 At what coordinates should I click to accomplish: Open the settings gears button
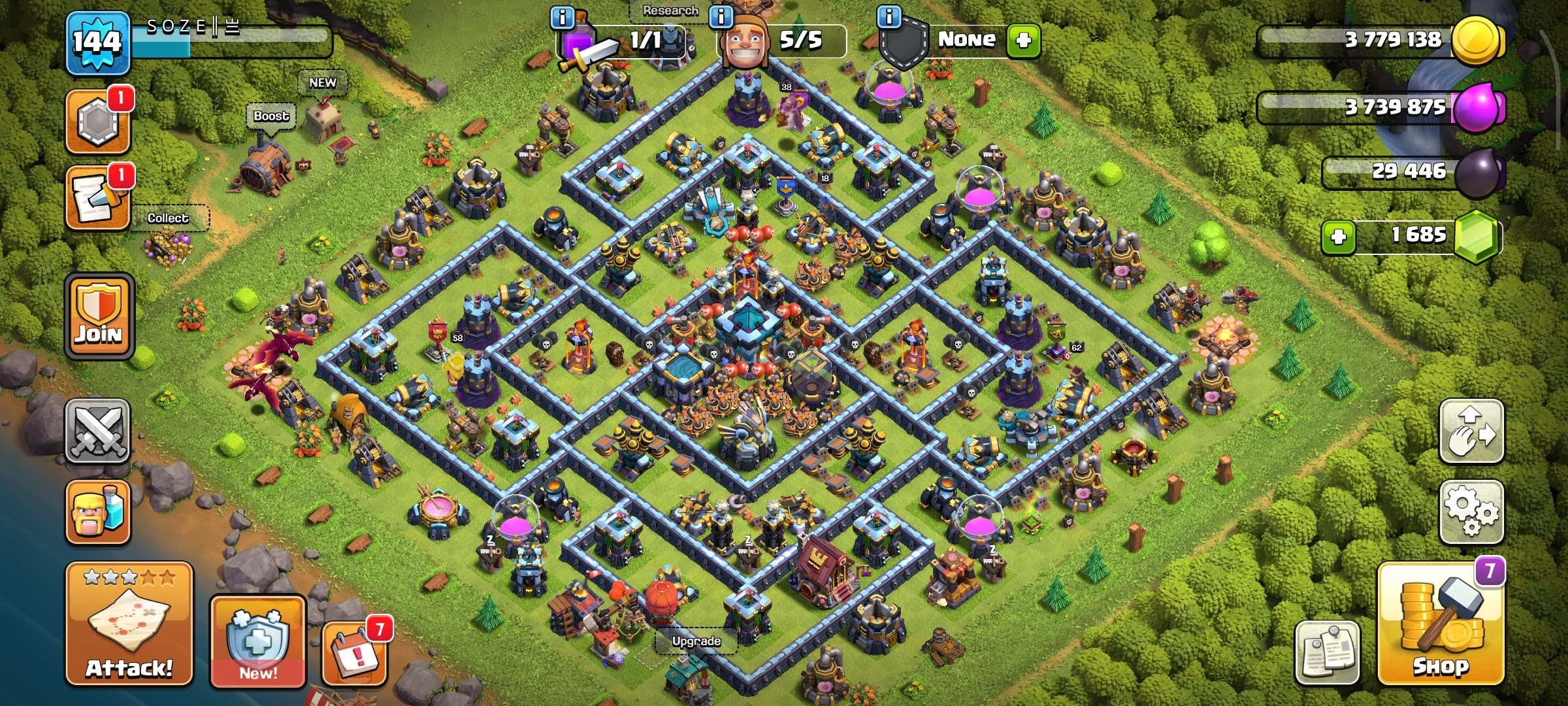point(1471,513)
